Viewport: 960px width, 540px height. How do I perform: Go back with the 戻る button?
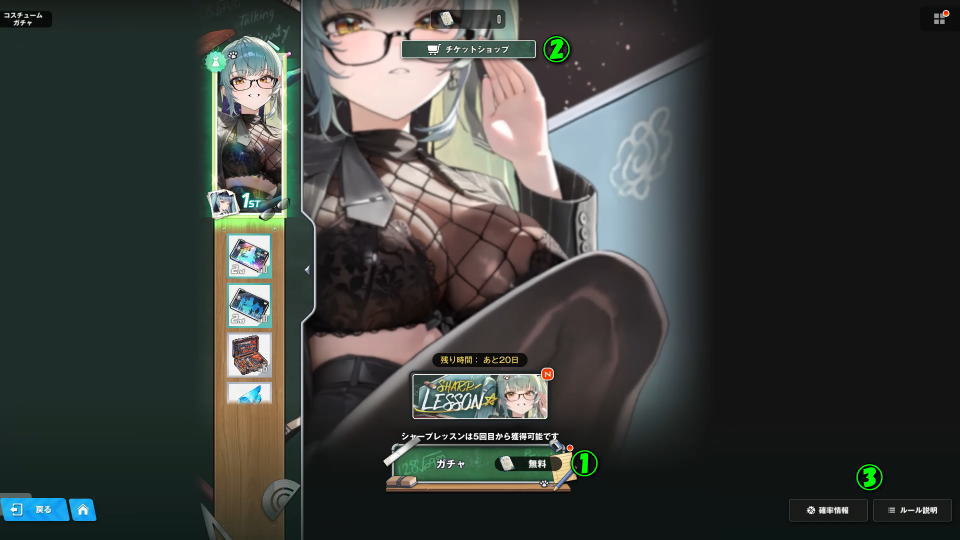tap(34, 509)
